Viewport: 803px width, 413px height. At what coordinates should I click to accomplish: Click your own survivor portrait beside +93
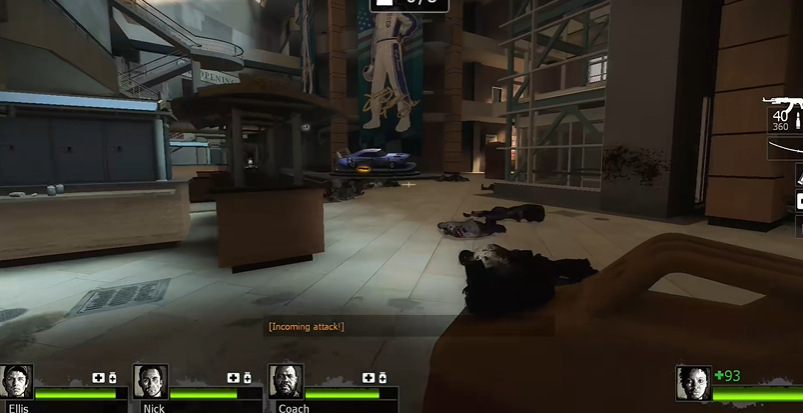coord(693,383)
